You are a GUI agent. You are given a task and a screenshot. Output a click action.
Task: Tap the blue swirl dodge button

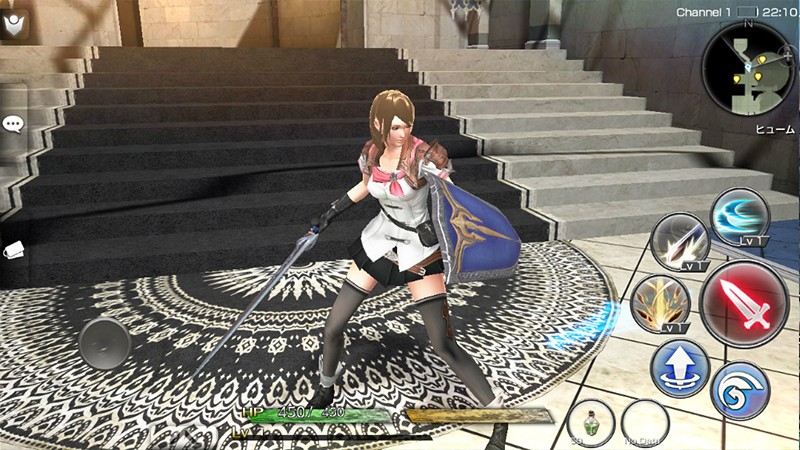740,390
